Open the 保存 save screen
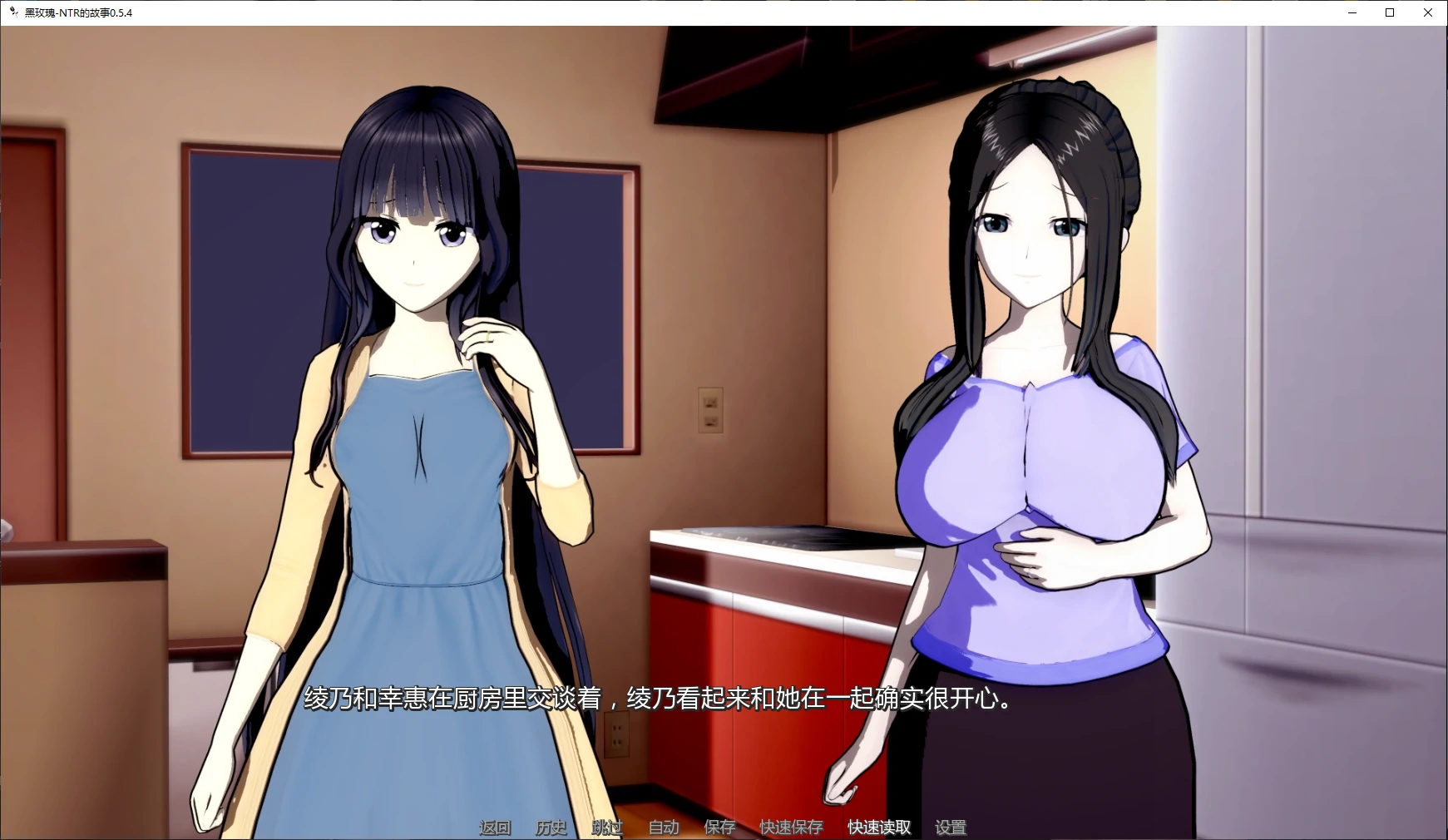This screenshot has width=1448, height=840. pos(719,828)
